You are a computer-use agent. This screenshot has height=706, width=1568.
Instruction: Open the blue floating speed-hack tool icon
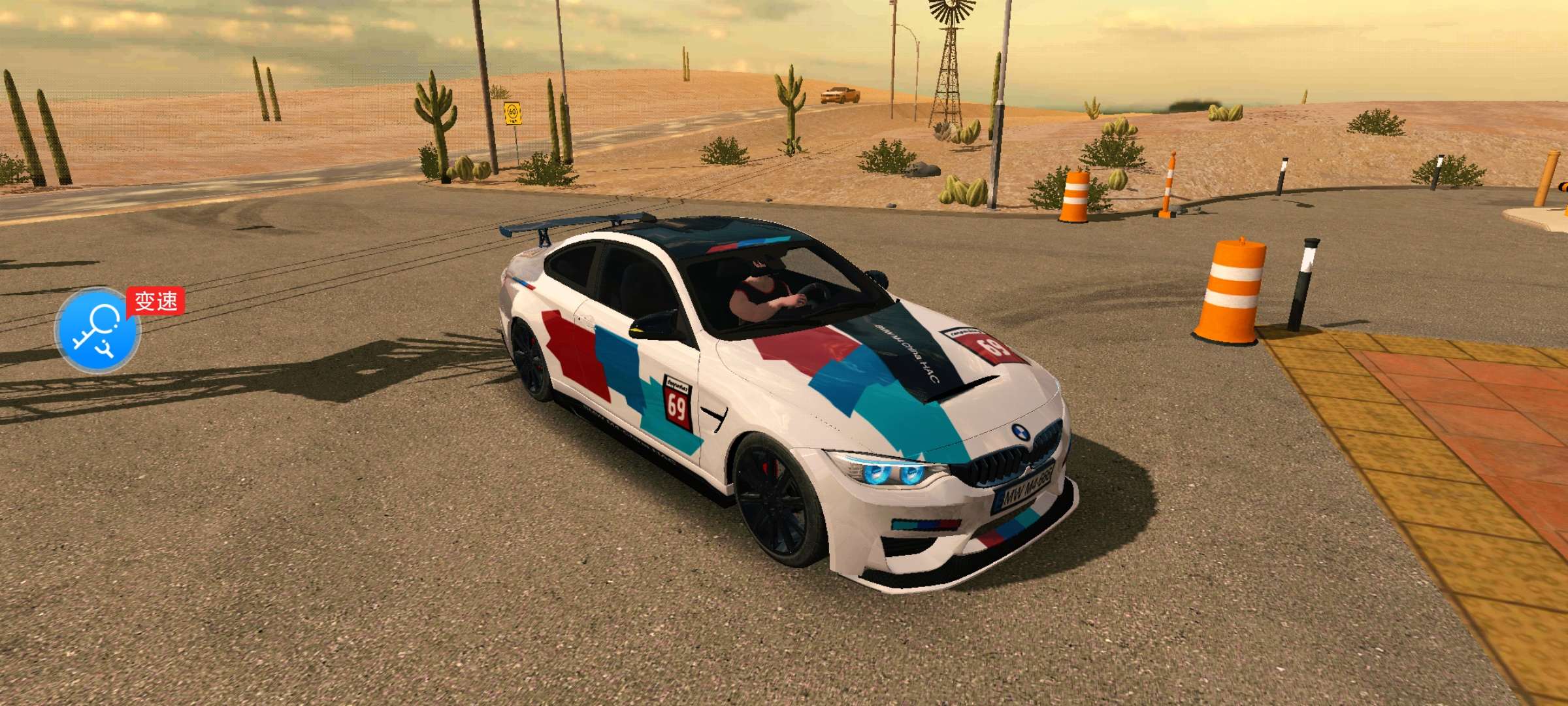tap(97, 330)
